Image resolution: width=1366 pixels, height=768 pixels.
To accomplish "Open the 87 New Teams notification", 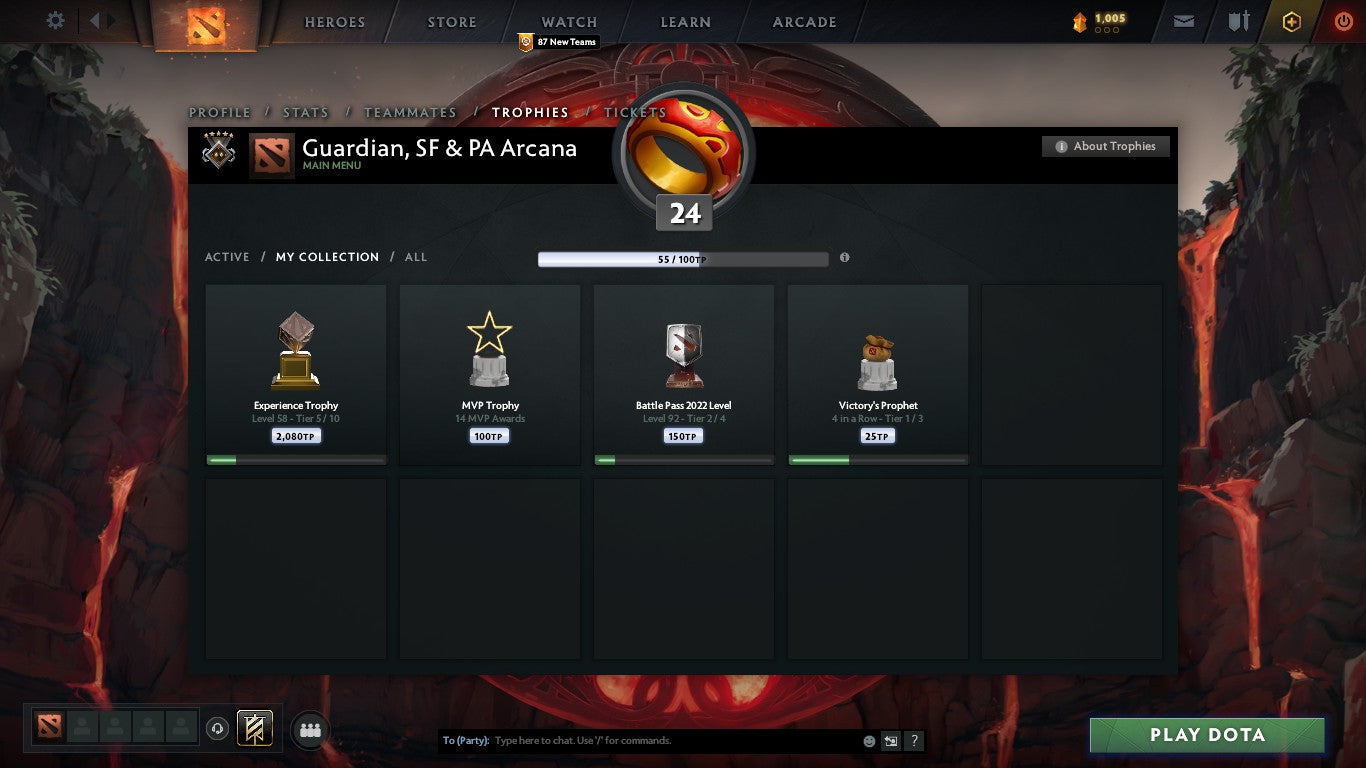I will [x=557, y=42].
